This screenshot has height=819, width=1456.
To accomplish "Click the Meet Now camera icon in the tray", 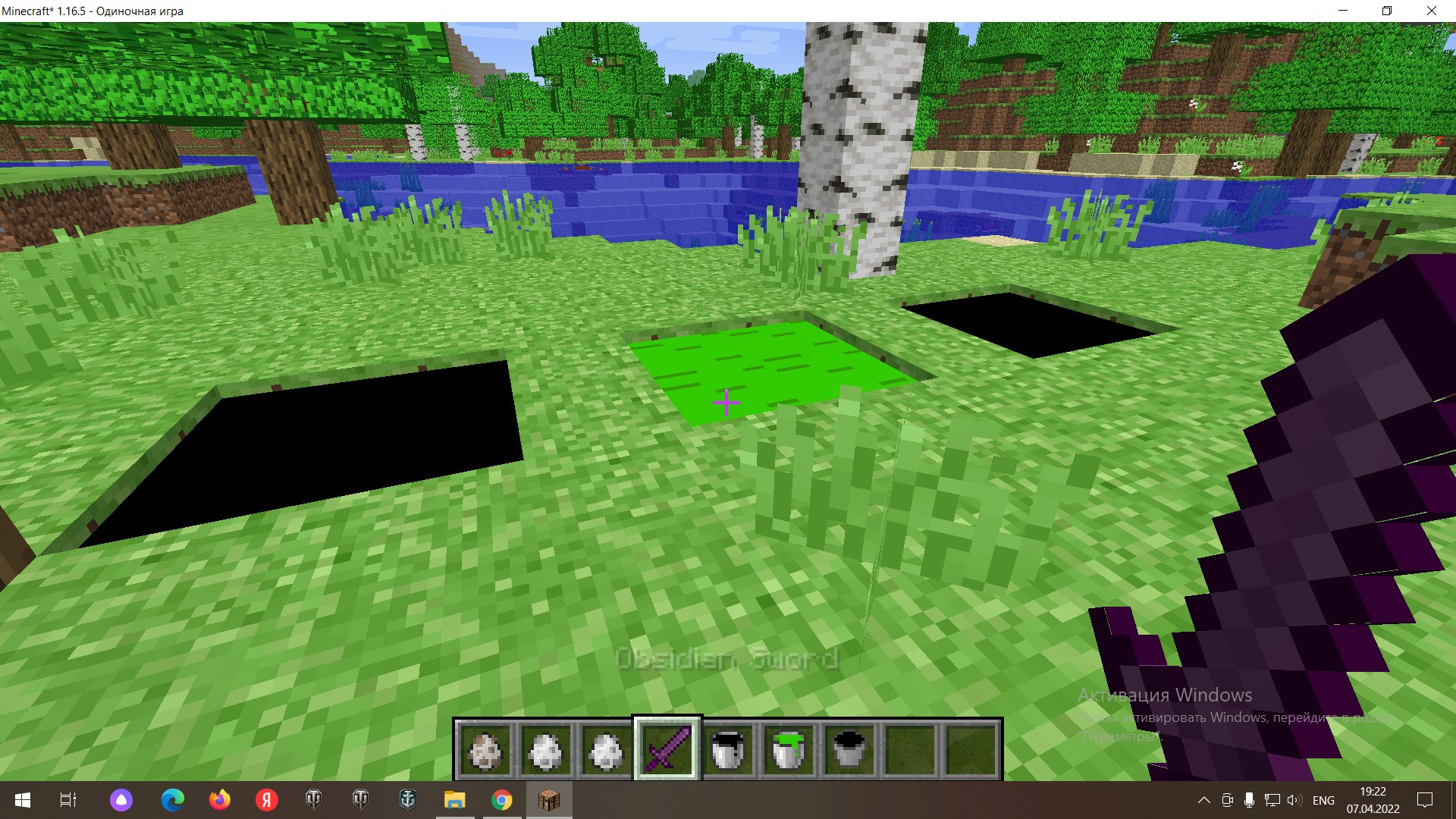I will [1227, 799].
